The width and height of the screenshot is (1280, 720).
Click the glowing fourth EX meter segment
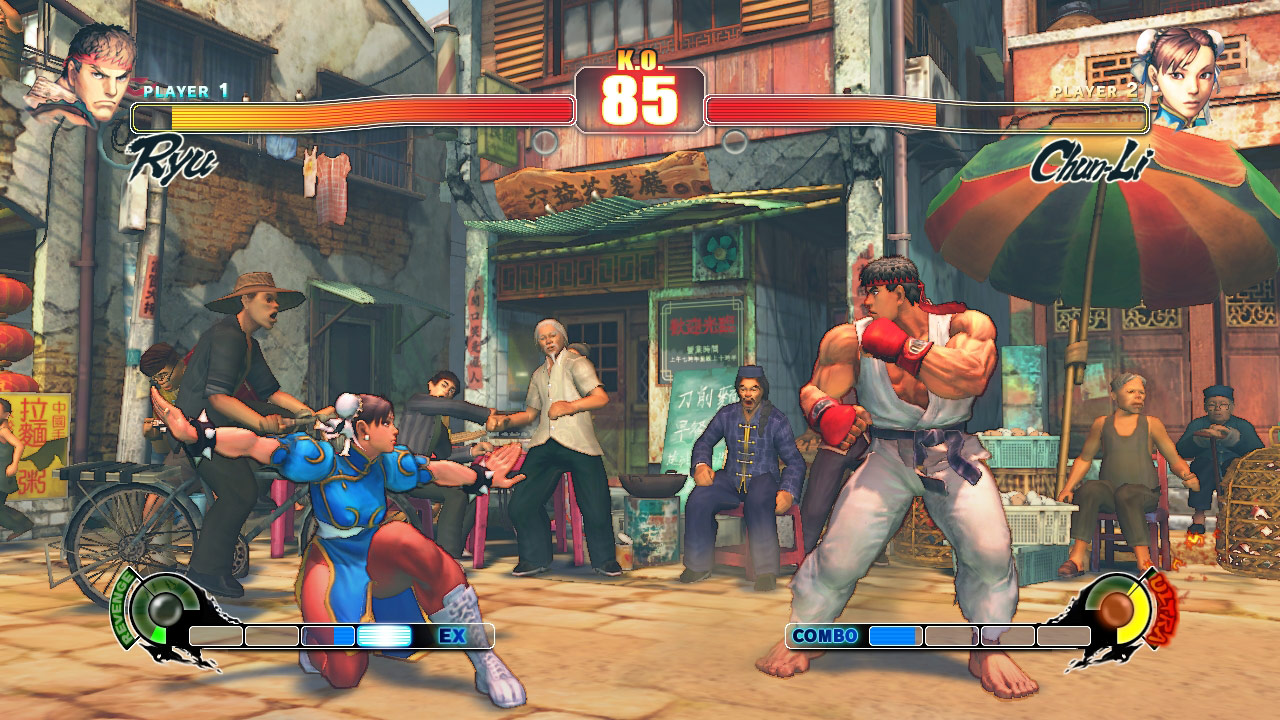point(386,634)
